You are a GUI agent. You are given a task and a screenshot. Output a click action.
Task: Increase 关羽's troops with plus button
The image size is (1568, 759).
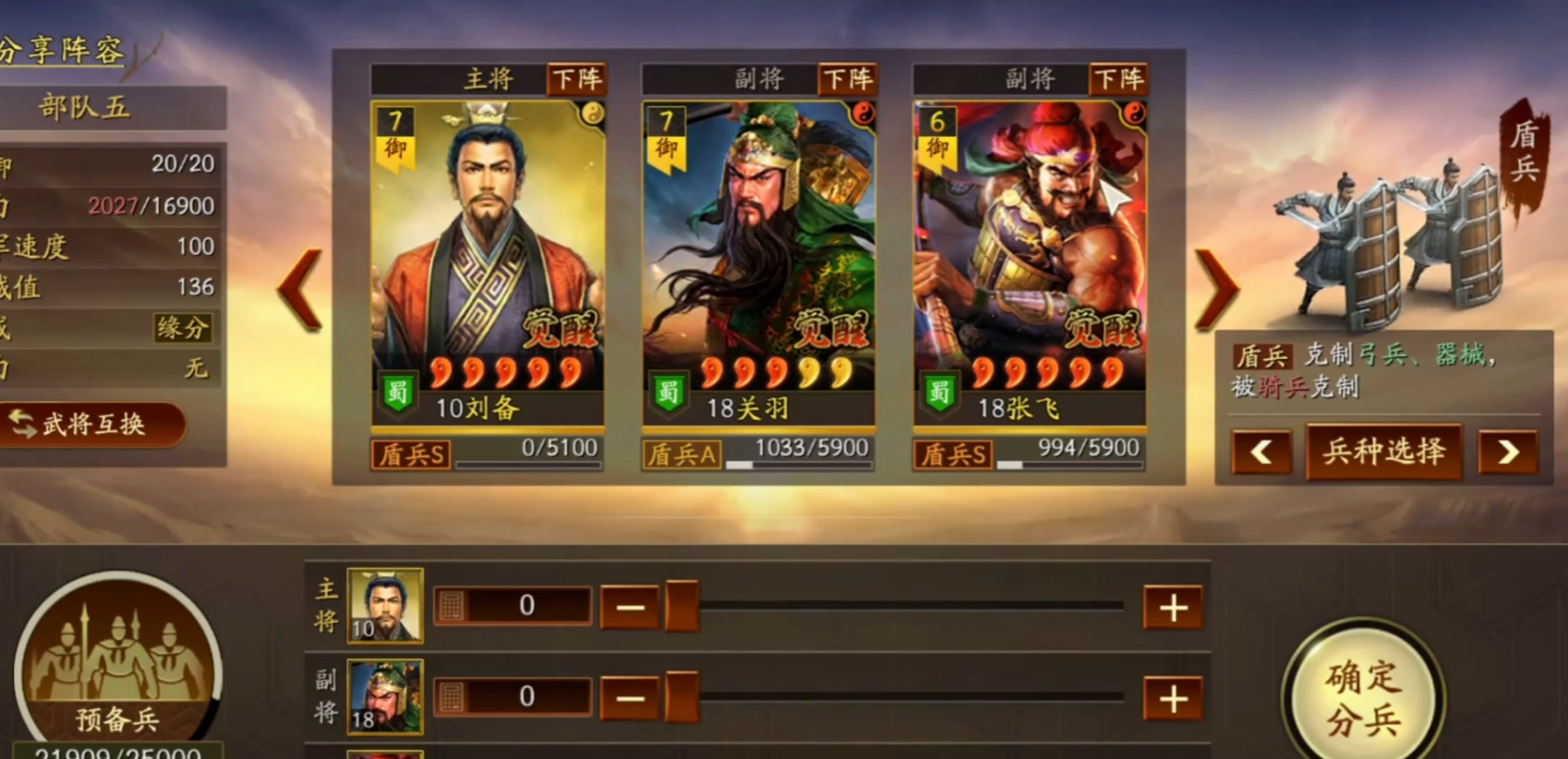(x=1173, y=699)
